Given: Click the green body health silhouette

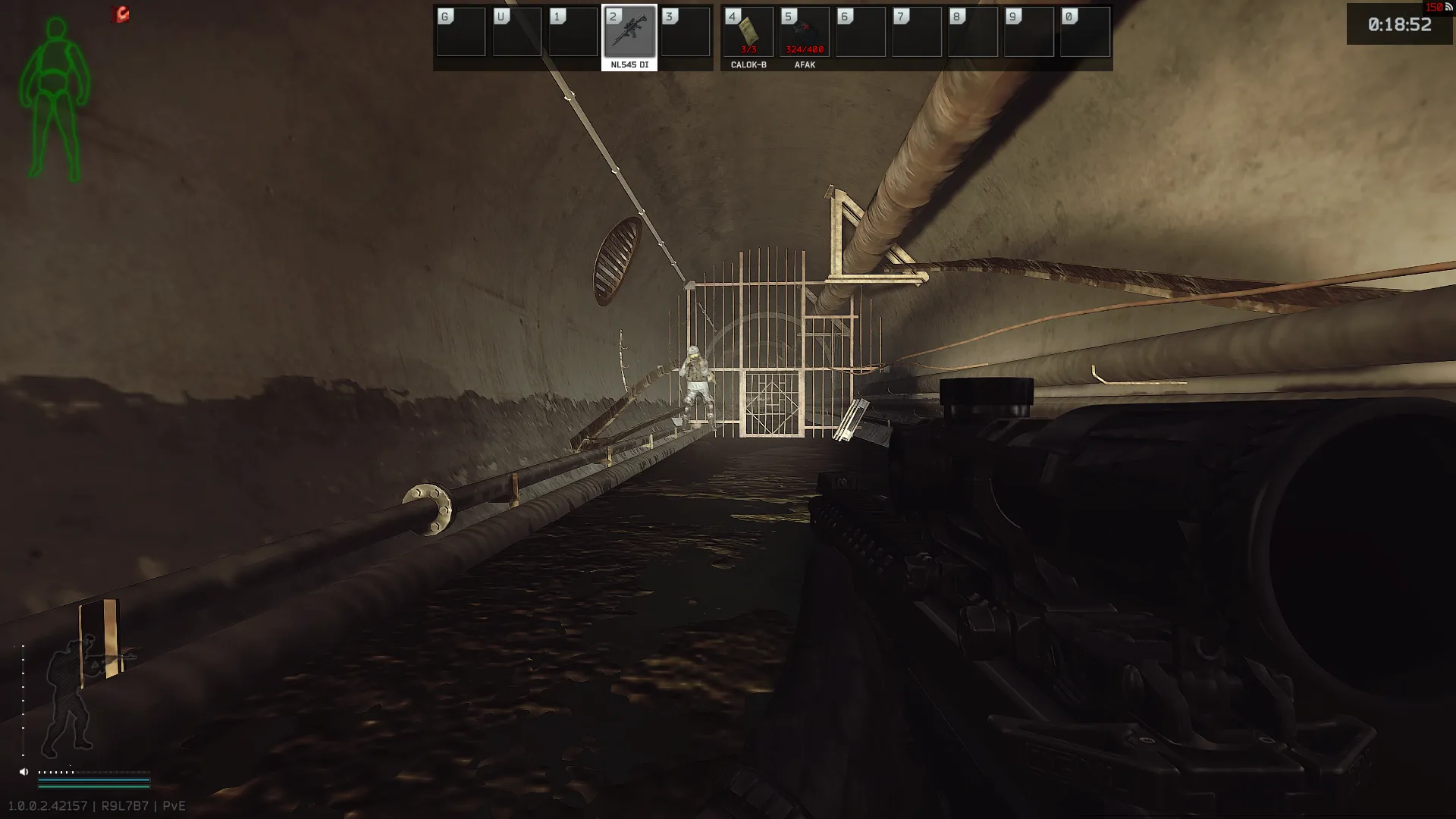Looking at the screenshot, I should coord(55,99).
